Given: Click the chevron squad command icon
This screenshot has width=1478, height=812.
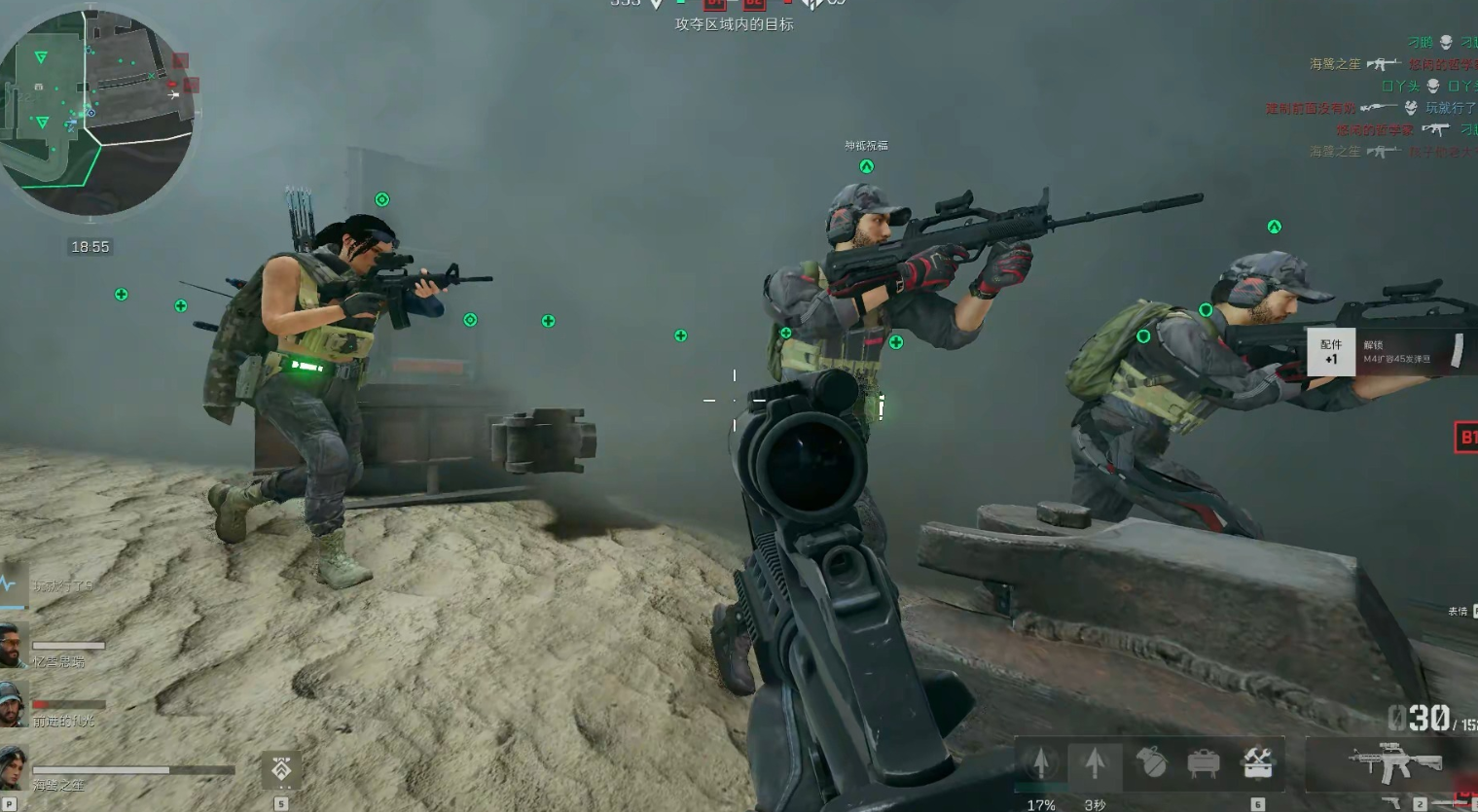Looking at the screenshot, I should coord(281,770).
